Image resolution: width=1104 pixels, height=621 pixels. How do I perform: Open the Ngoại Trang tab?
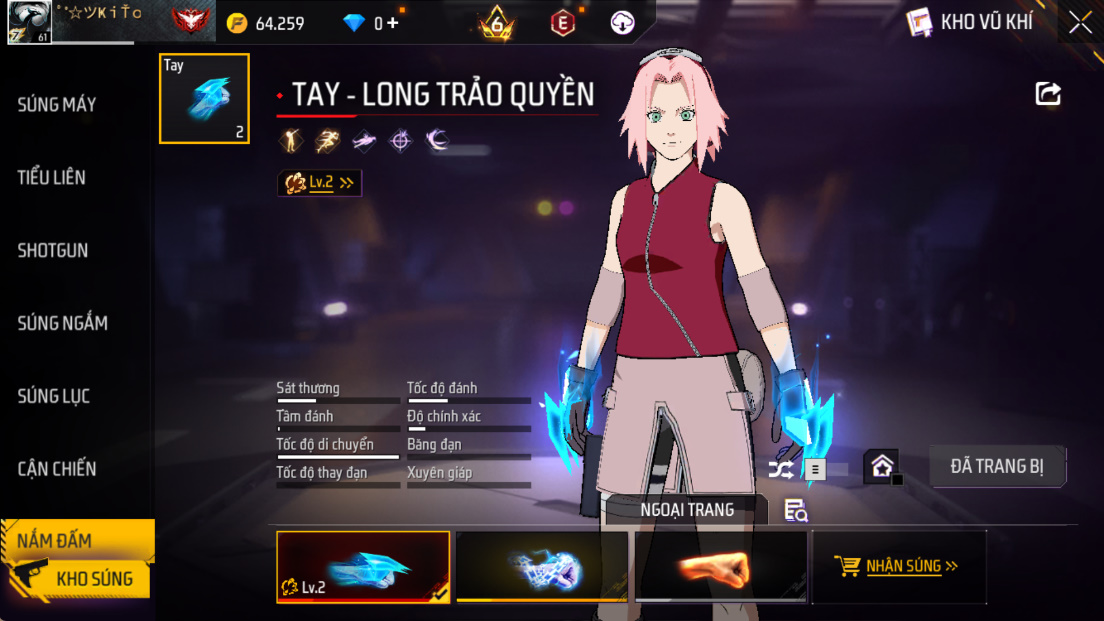tap(687, 510)
